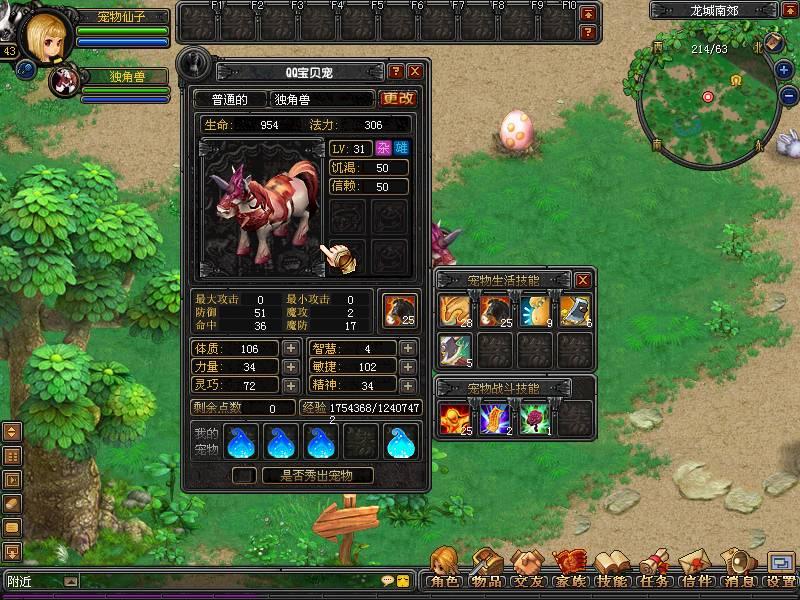Image resolution: width=800 pixels, height=600 pixels.
Task: Toggle the 是否秀出宠物 checkbox
Action: 242,476
